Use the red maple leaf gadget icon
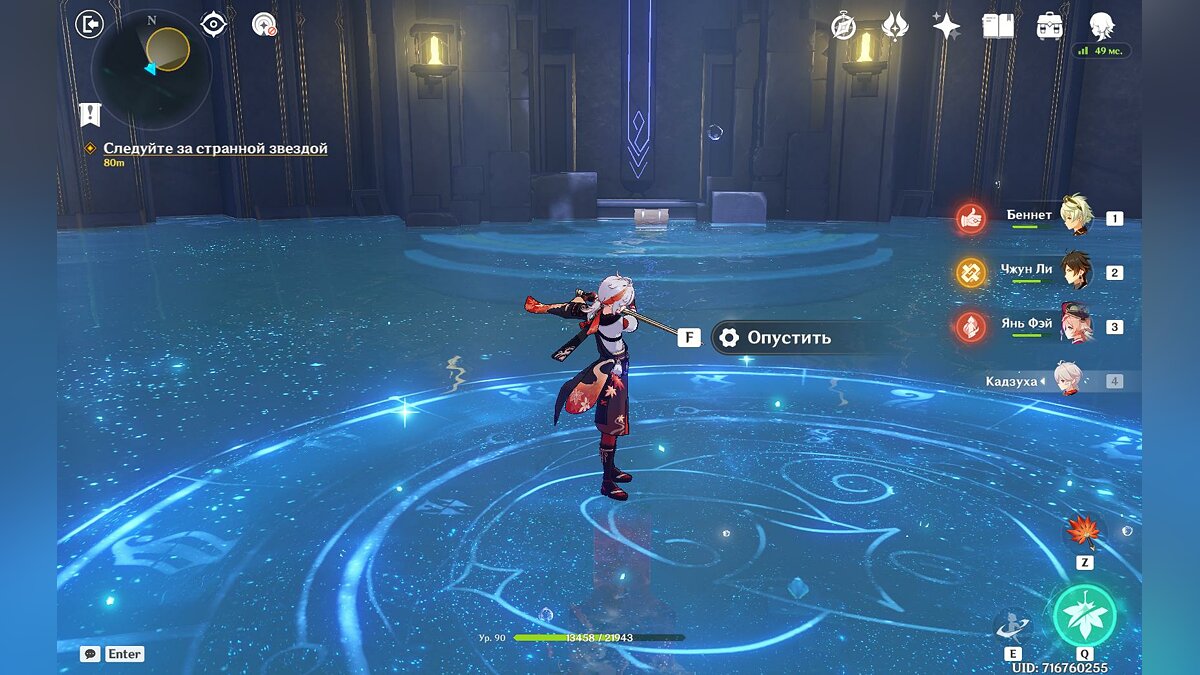 click(x=1083, y=530)
